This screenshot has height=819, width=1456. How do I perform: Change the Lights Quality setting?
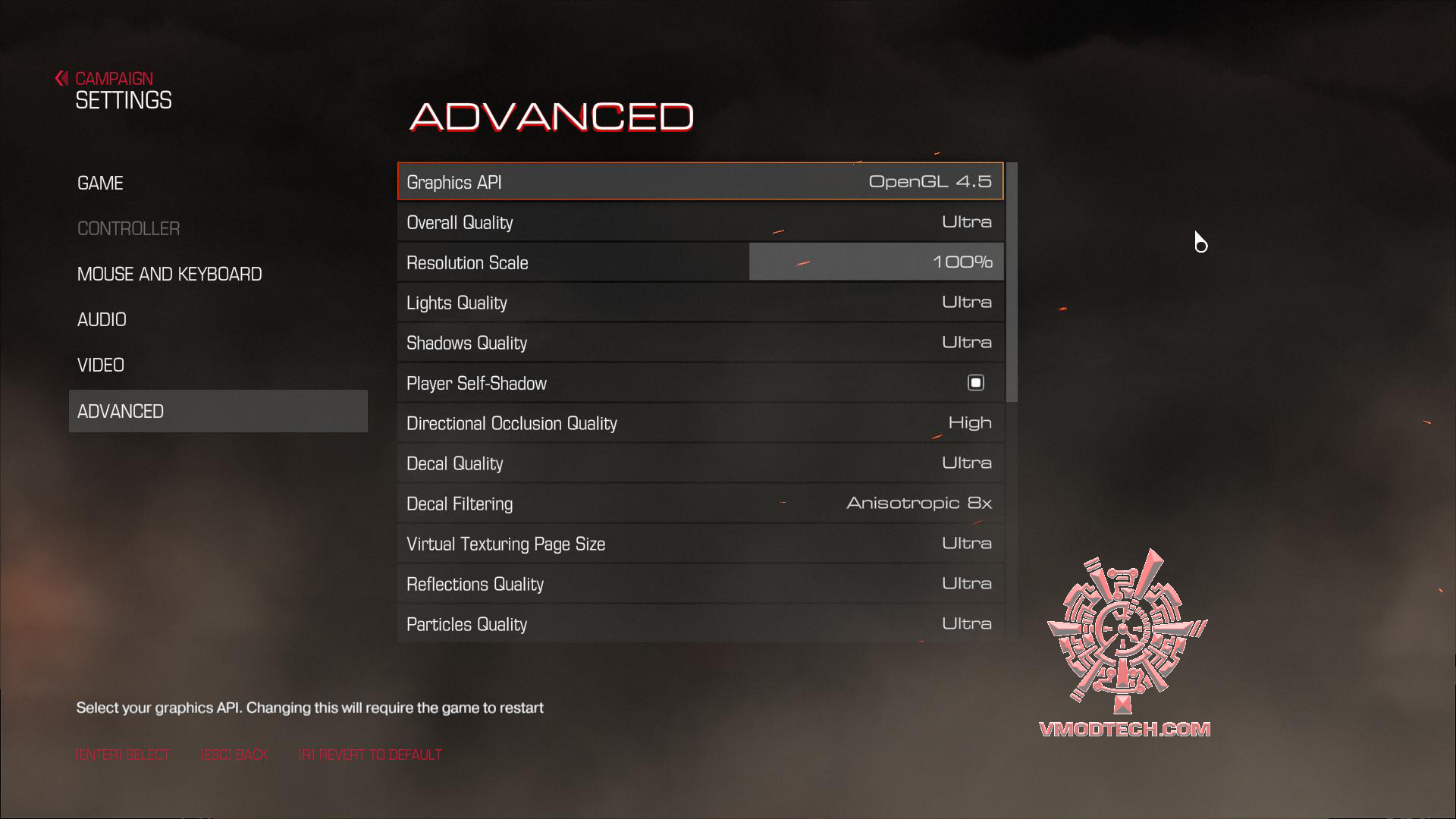[x=699, y=302]
